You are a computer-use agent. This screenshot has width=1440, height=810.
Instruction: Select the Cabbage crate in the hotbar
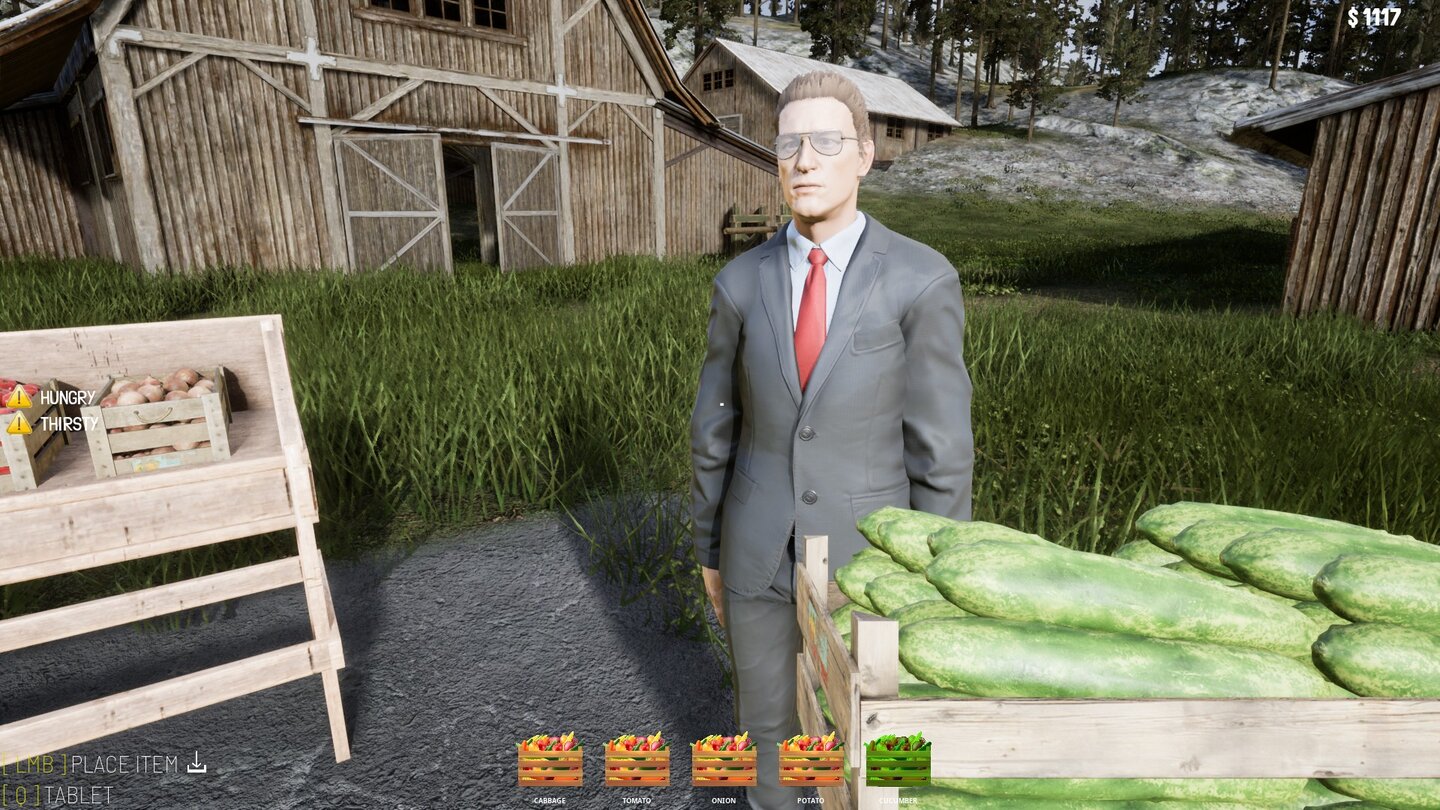[x=550, y=765]
